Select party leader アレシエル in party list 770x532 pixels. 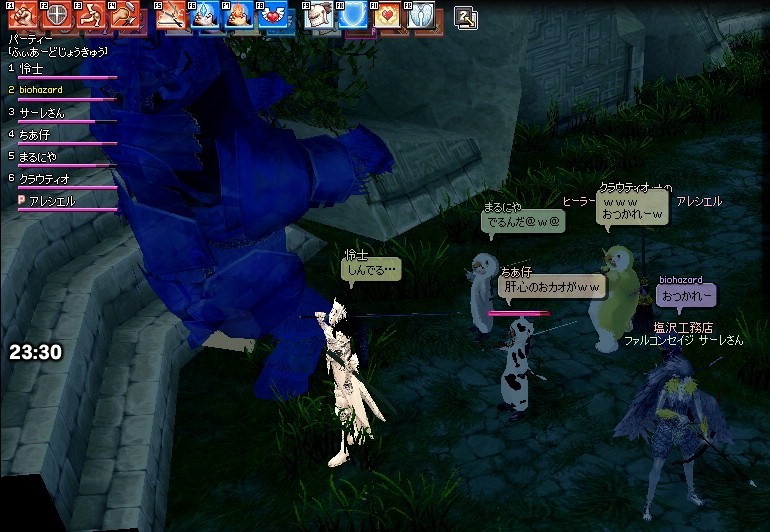52,201
